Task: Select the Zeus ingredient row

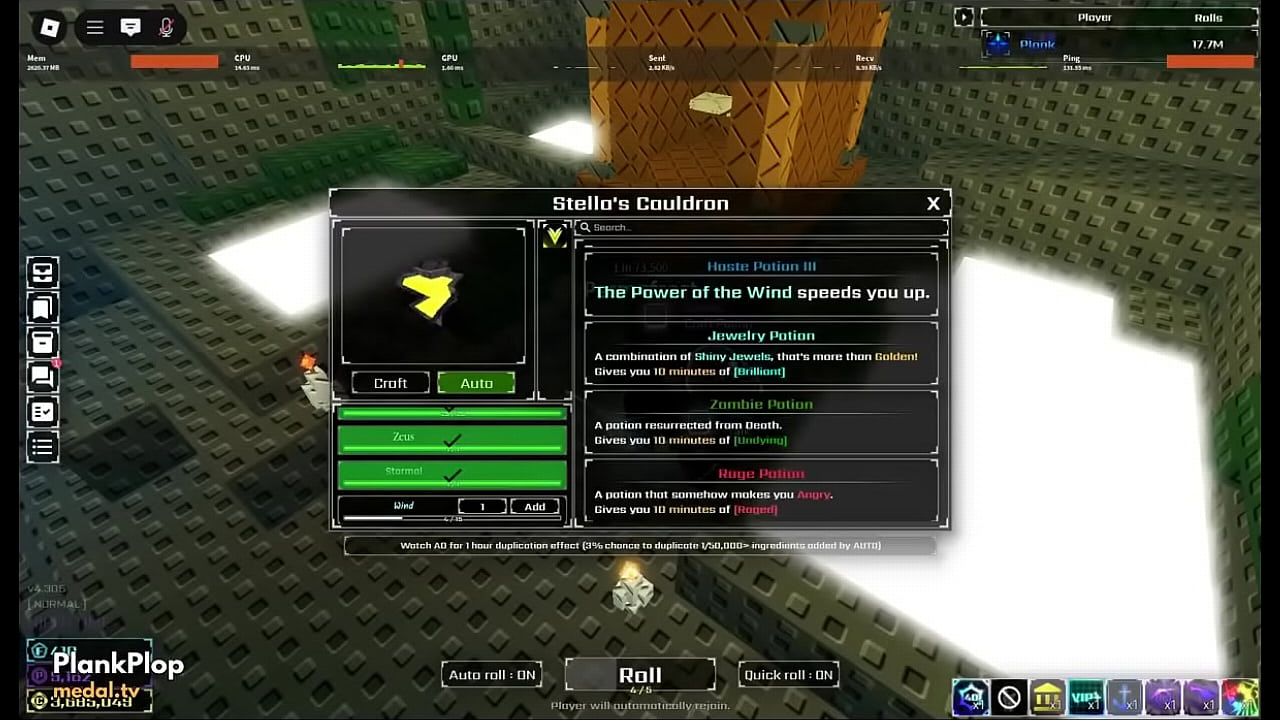Action: point(452,439)
